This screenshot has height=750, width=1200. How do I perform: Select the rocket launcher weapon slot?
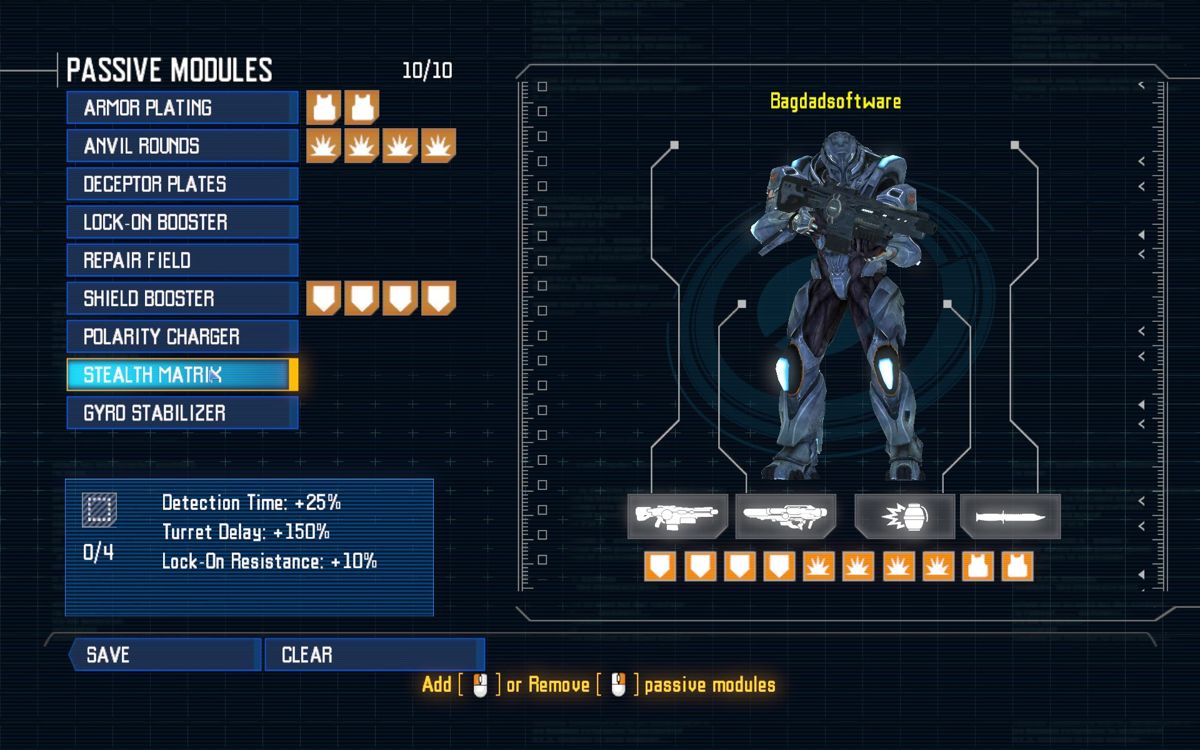785,517
